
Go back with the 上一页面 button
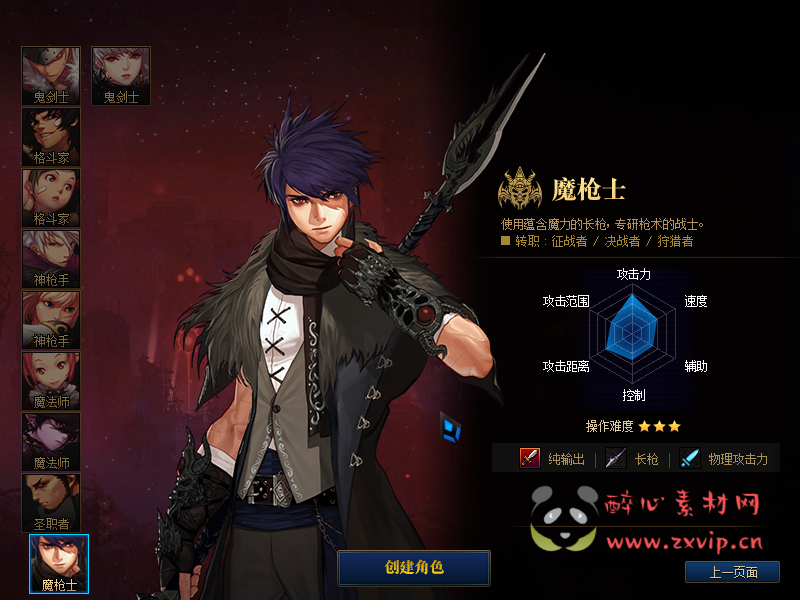[x=732, y=572]
